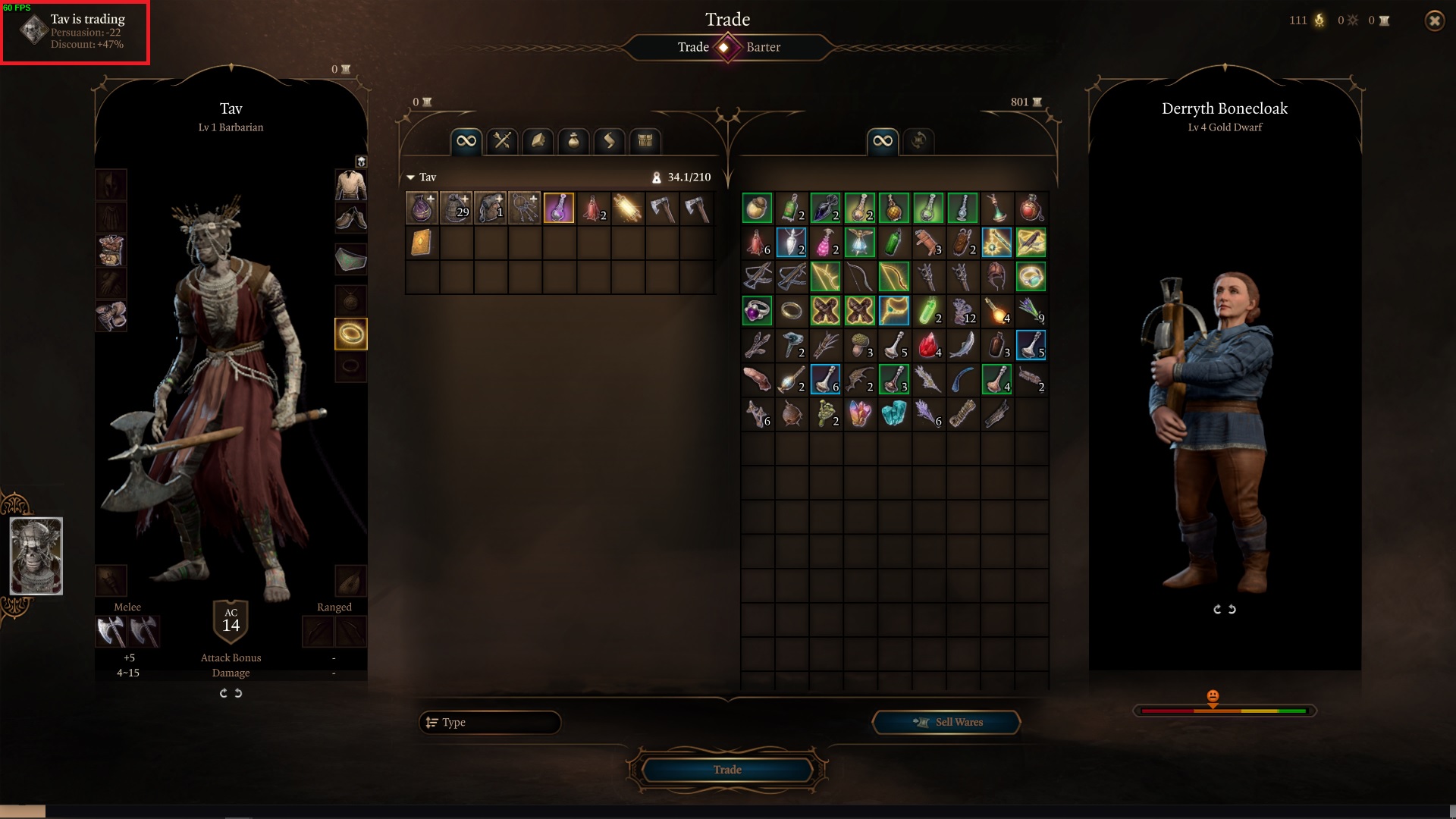Pick the glowing scroll in Tav's inventory
The image size is (1456, 819).
tap(627, 209)
